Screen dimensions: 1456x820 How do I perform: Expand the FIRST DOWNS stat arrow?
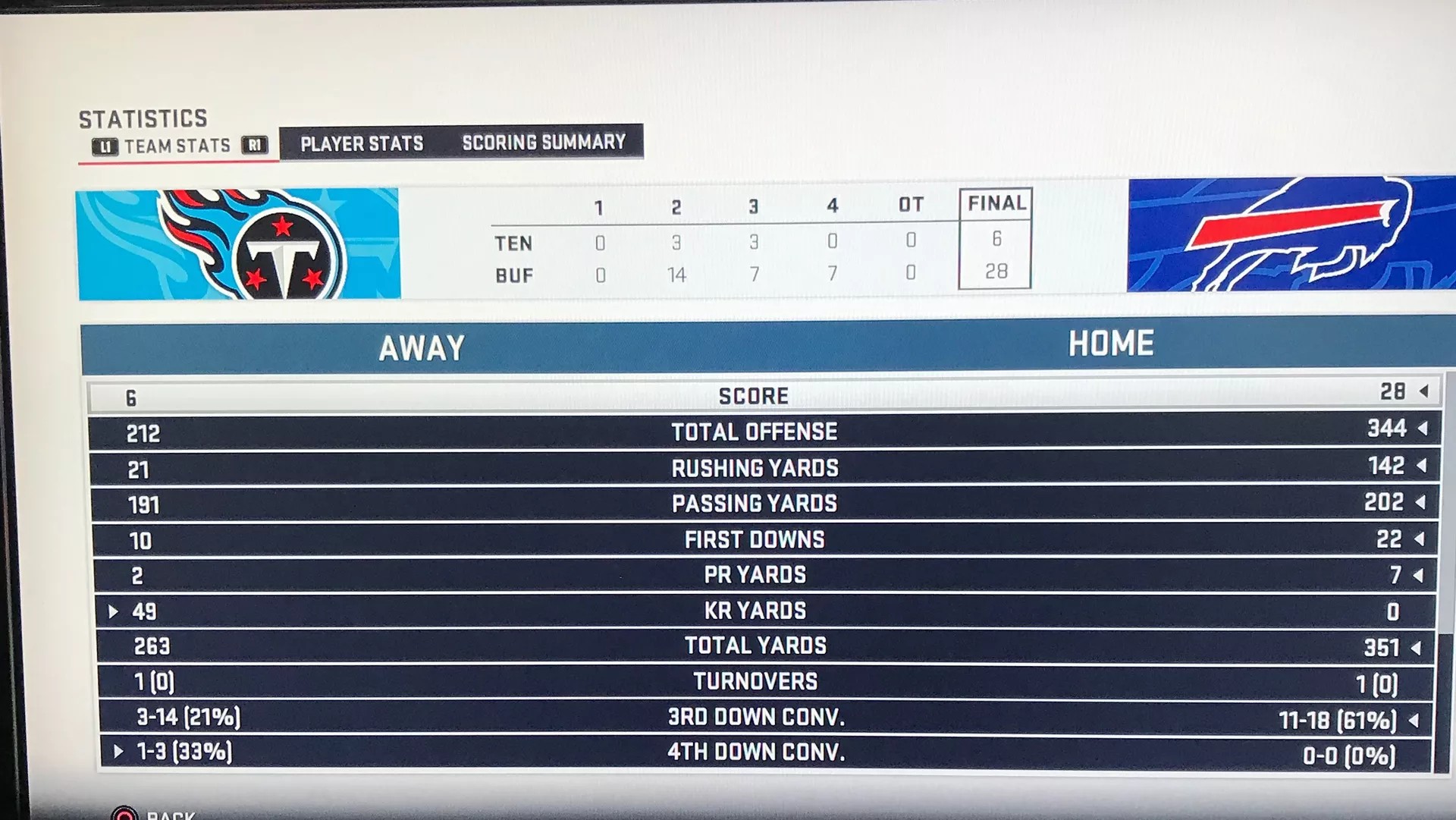(x=1417, y=539)
